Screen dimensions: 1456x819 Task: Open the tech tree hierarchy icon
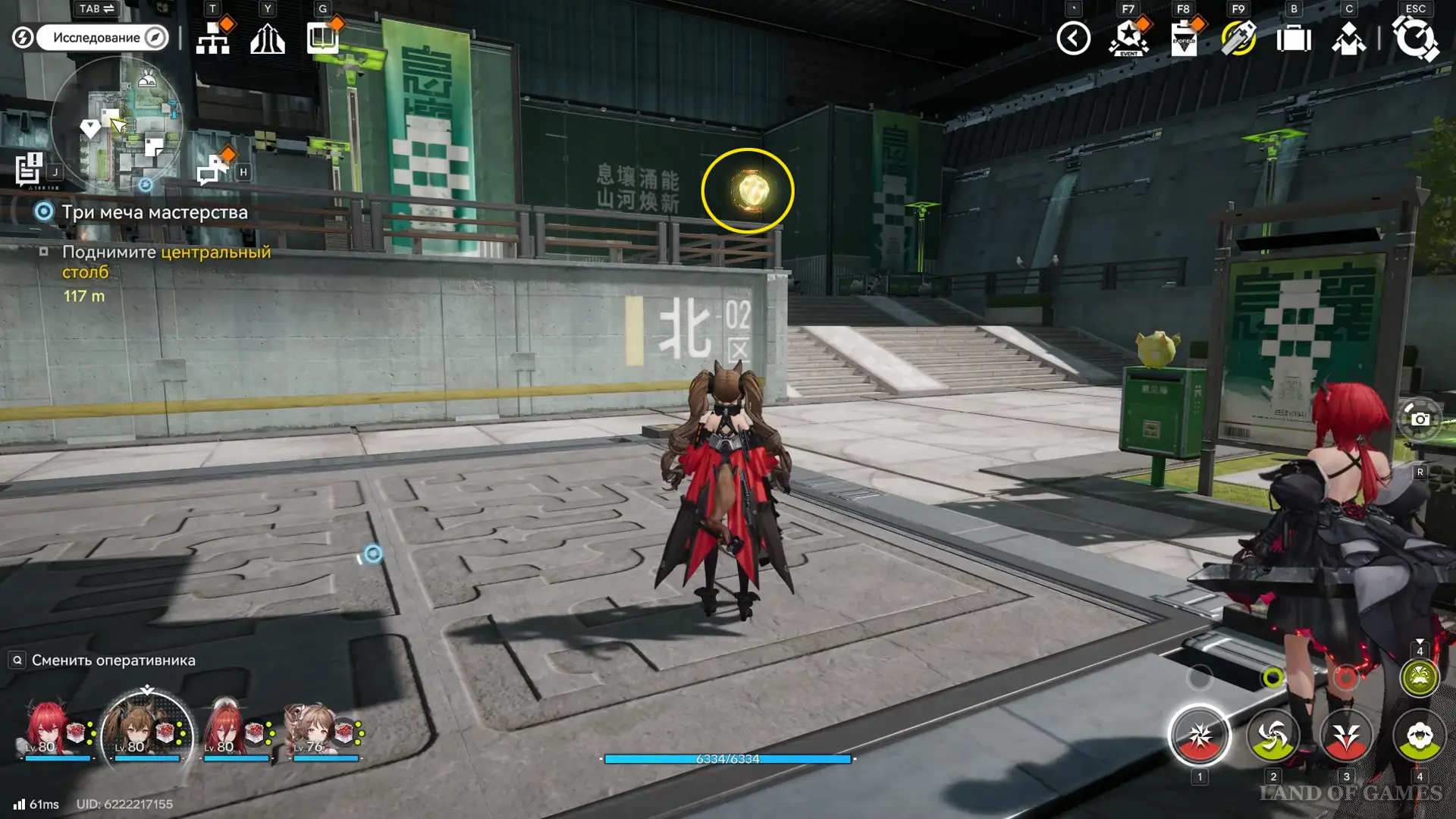click(212, 39)
